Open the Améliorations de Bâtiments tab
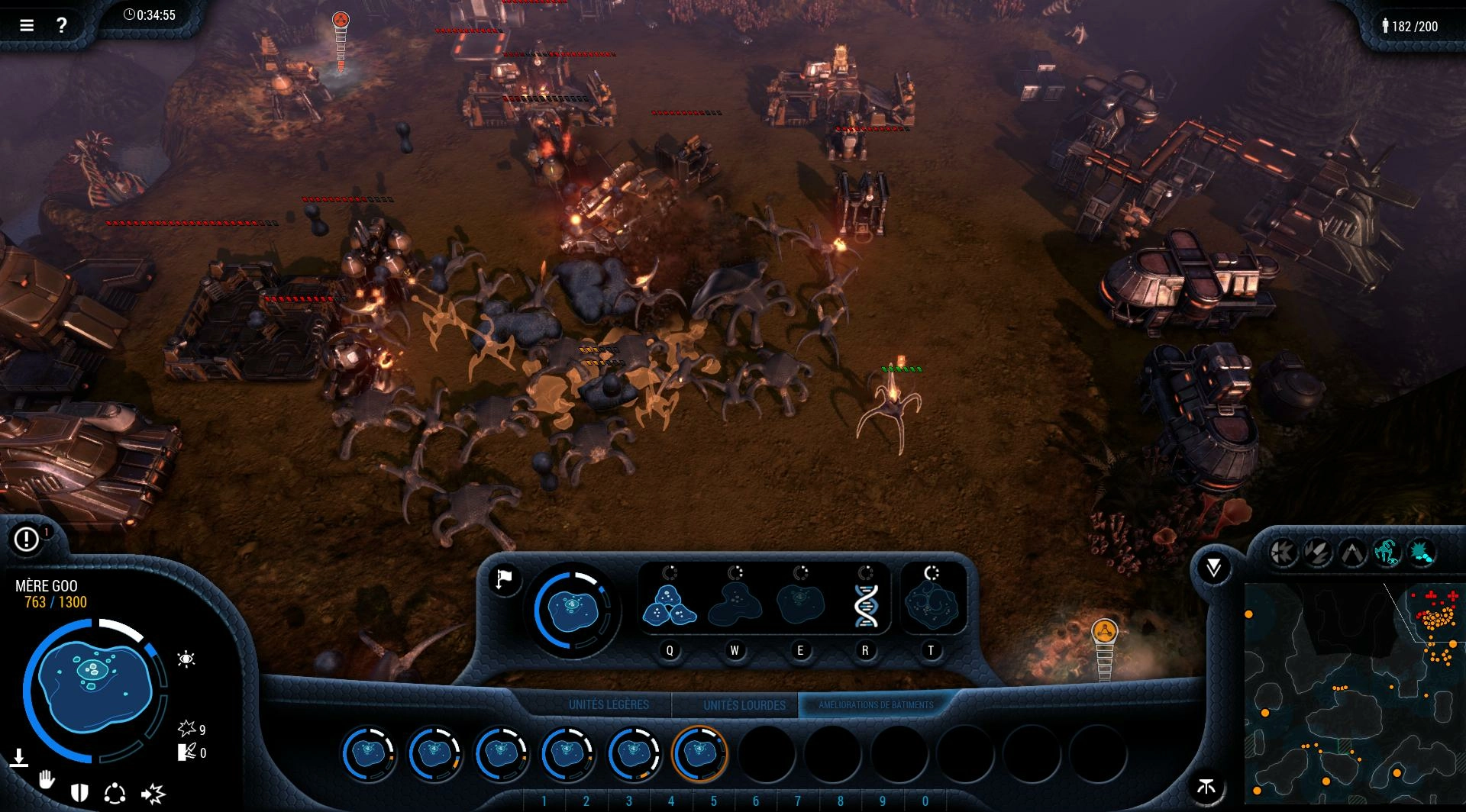This screenshot has height=812, width=1466. pos(876,705)
